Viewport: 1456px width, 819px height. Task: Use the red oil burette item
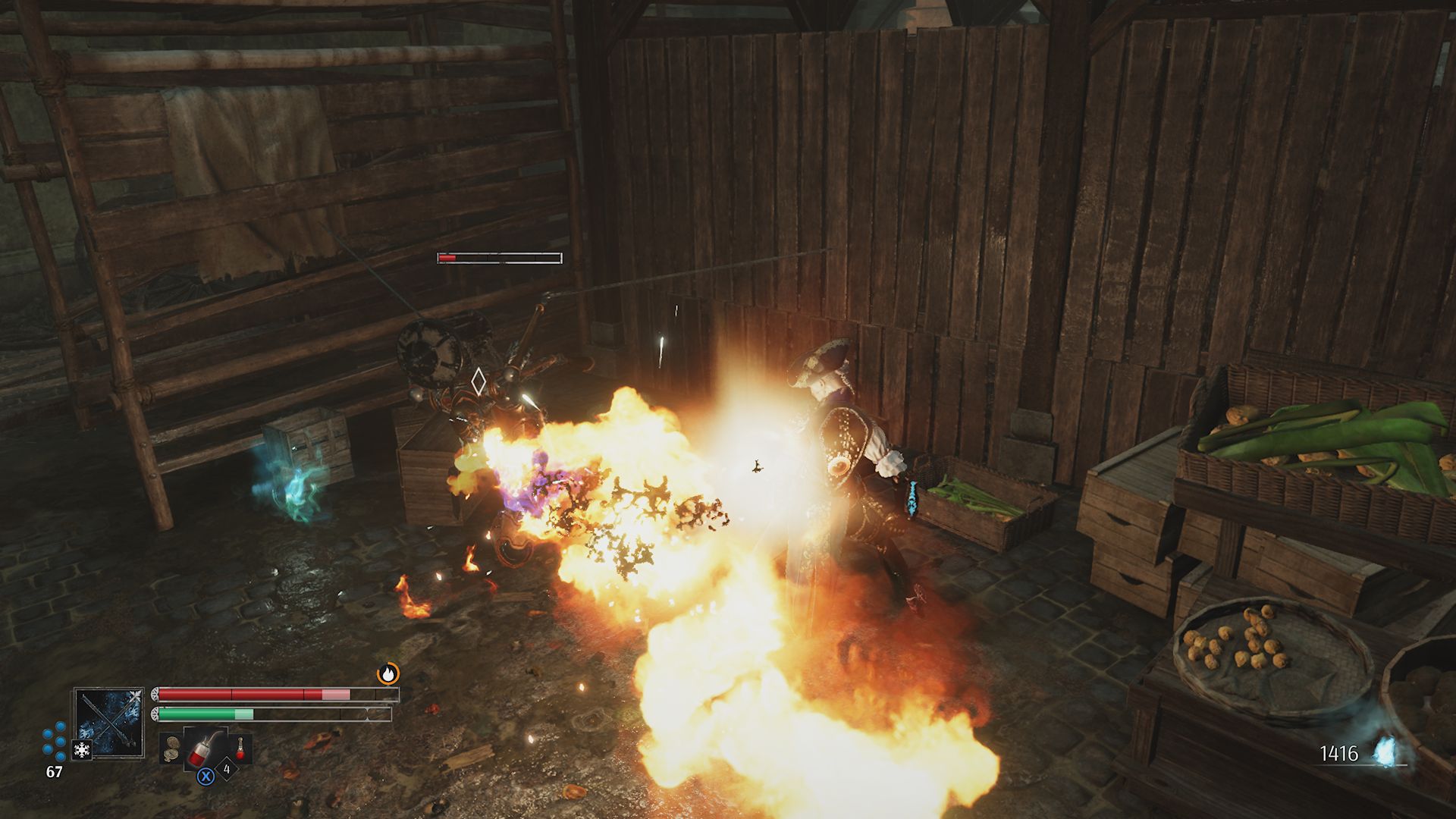(x=205, y=748)
